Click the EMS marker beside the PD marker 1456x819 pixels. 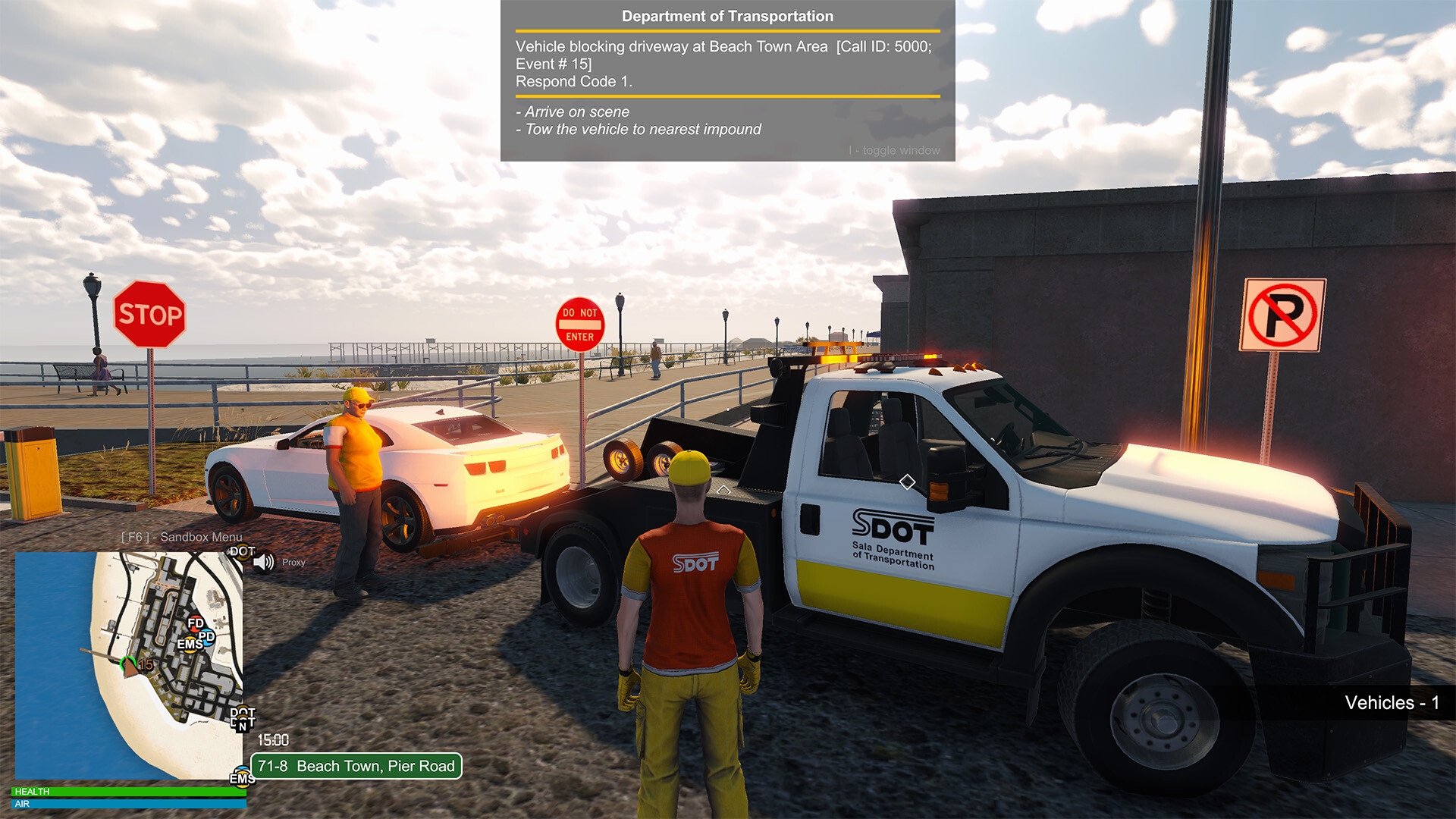coord(189,645)
